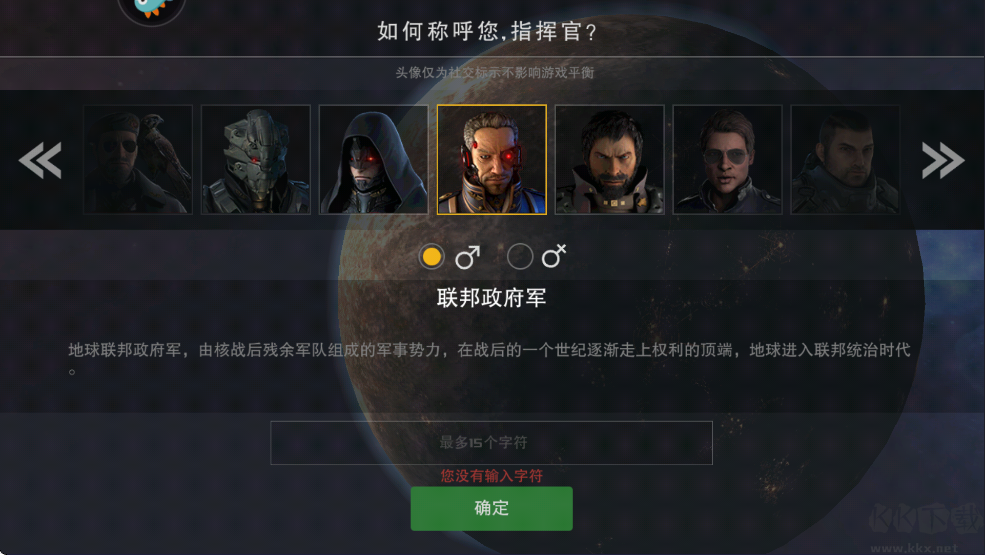Choose the armored helmet robot avatar
The image size is (985, 555).
(256, 160)
